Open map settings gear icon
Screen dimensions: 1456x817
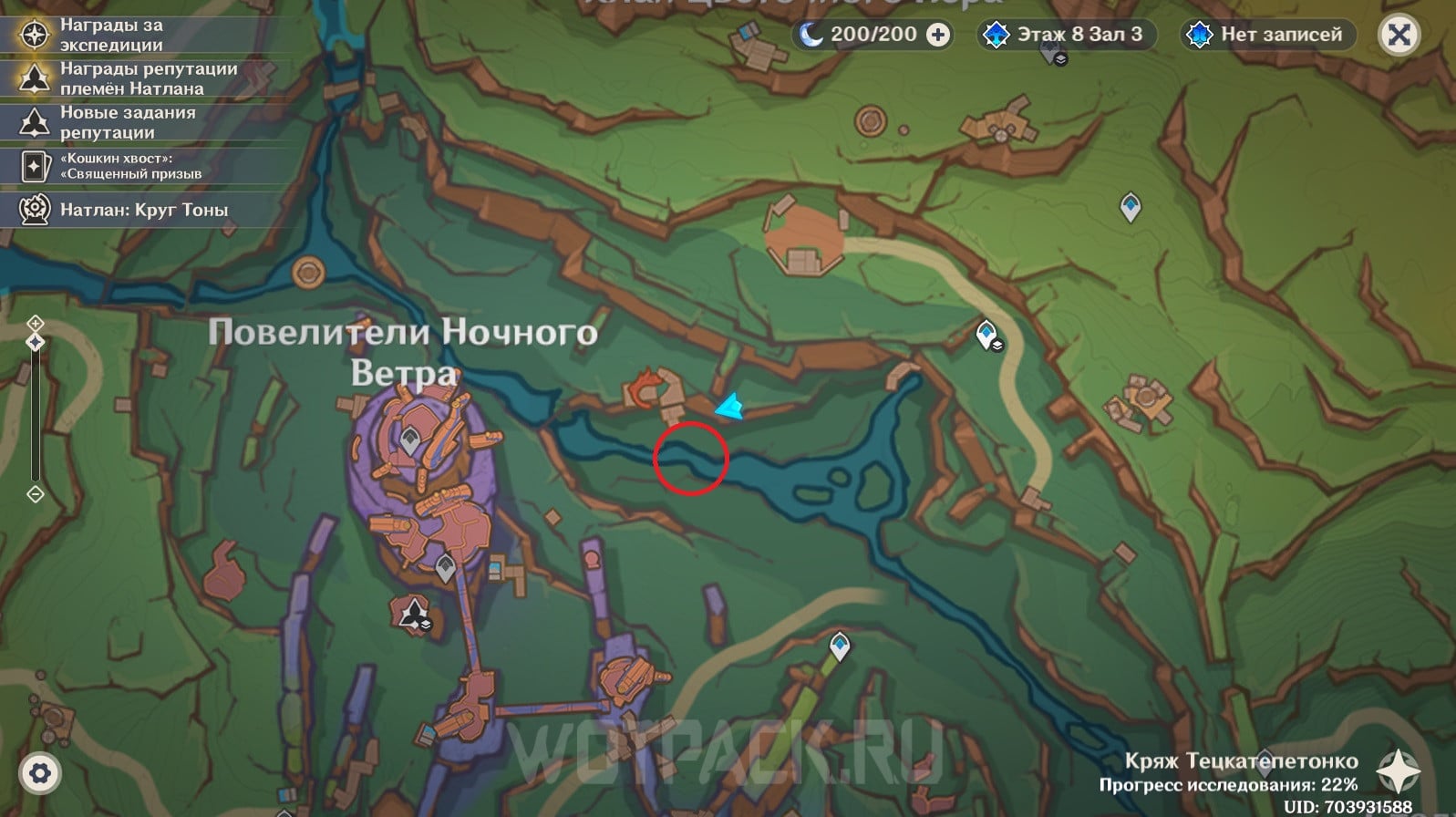[39, 774]
